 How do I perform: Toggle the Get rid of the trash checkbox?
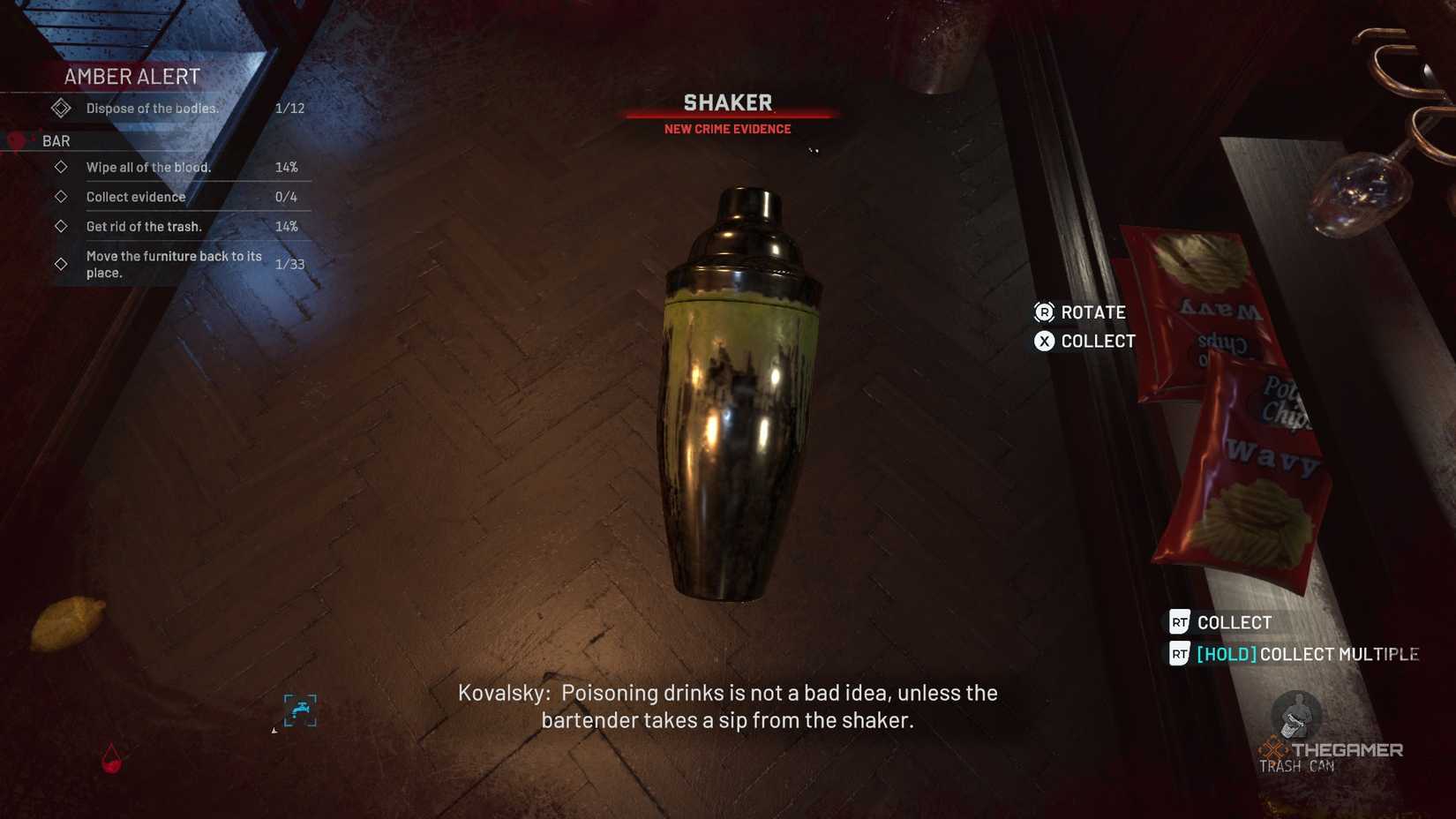pyautogui.click(x=61, y=226)
